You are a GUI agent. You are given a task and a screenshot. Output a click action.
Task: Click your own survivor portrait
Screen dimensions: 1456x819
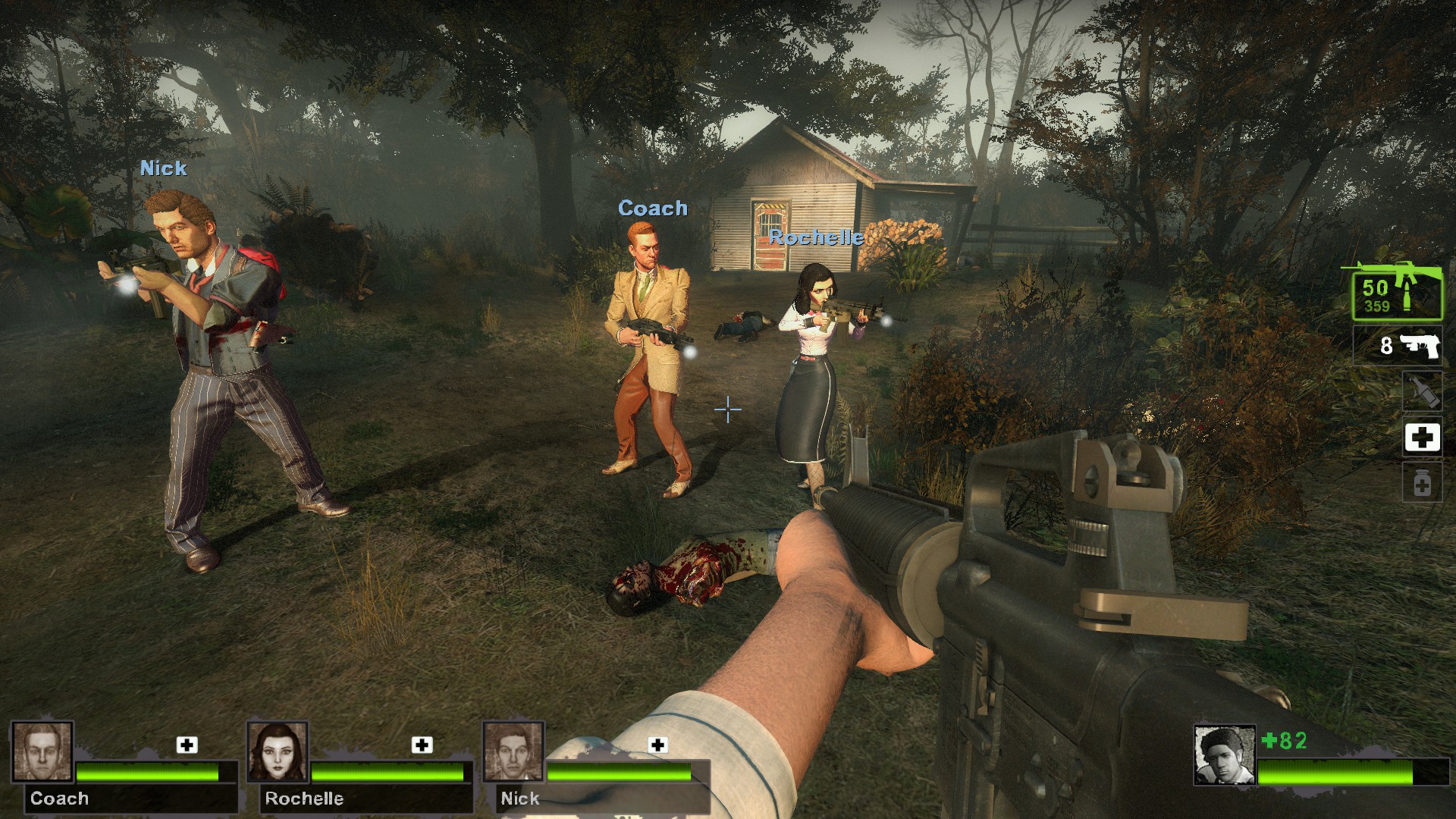click(x=1224, y=755)
